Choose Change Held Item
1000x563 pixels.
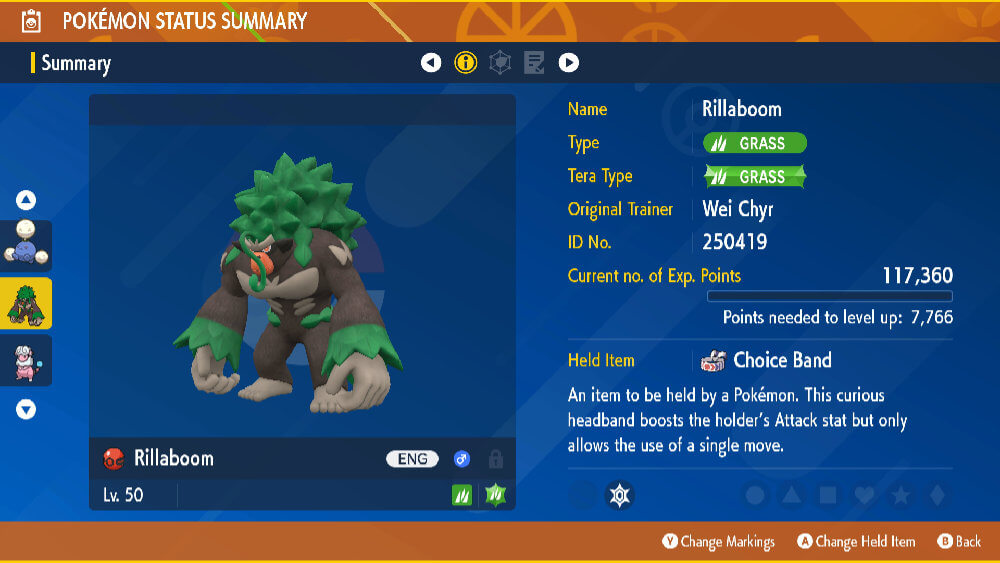(855, 541)
